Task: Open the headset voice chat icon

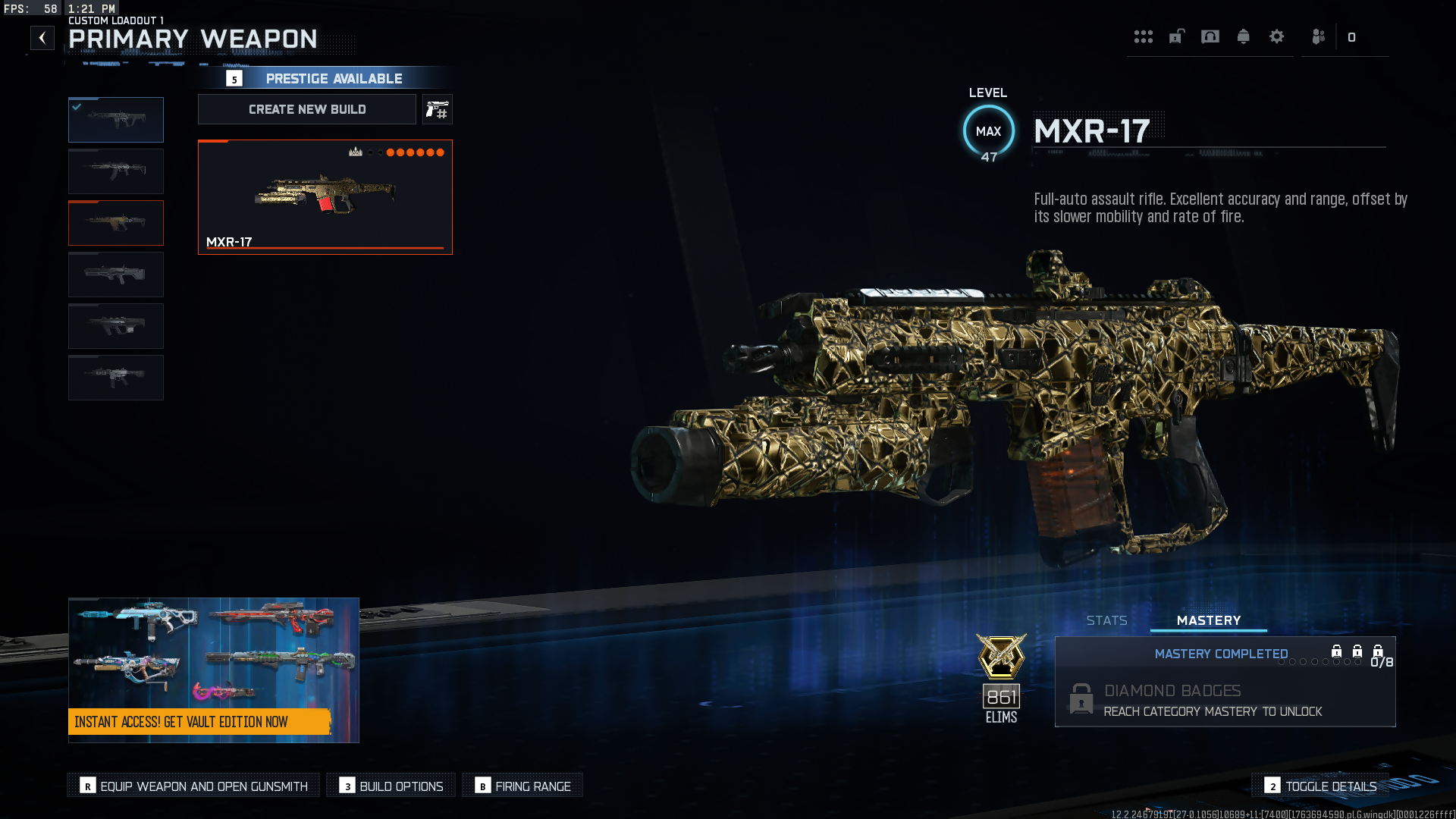Action: pos(1210,36)
